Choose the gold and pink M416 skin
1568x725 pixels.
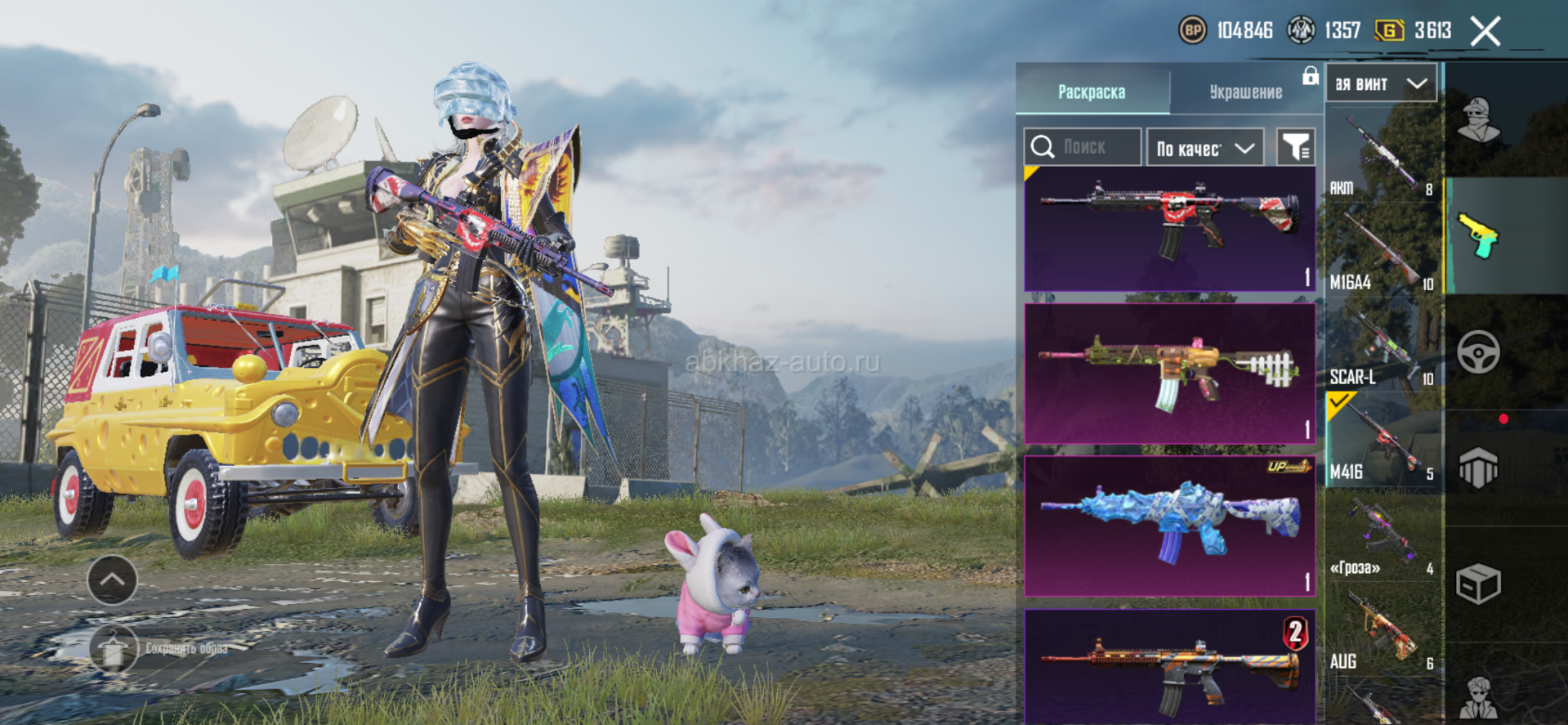pyautogui.click(x=1169, y=374)
